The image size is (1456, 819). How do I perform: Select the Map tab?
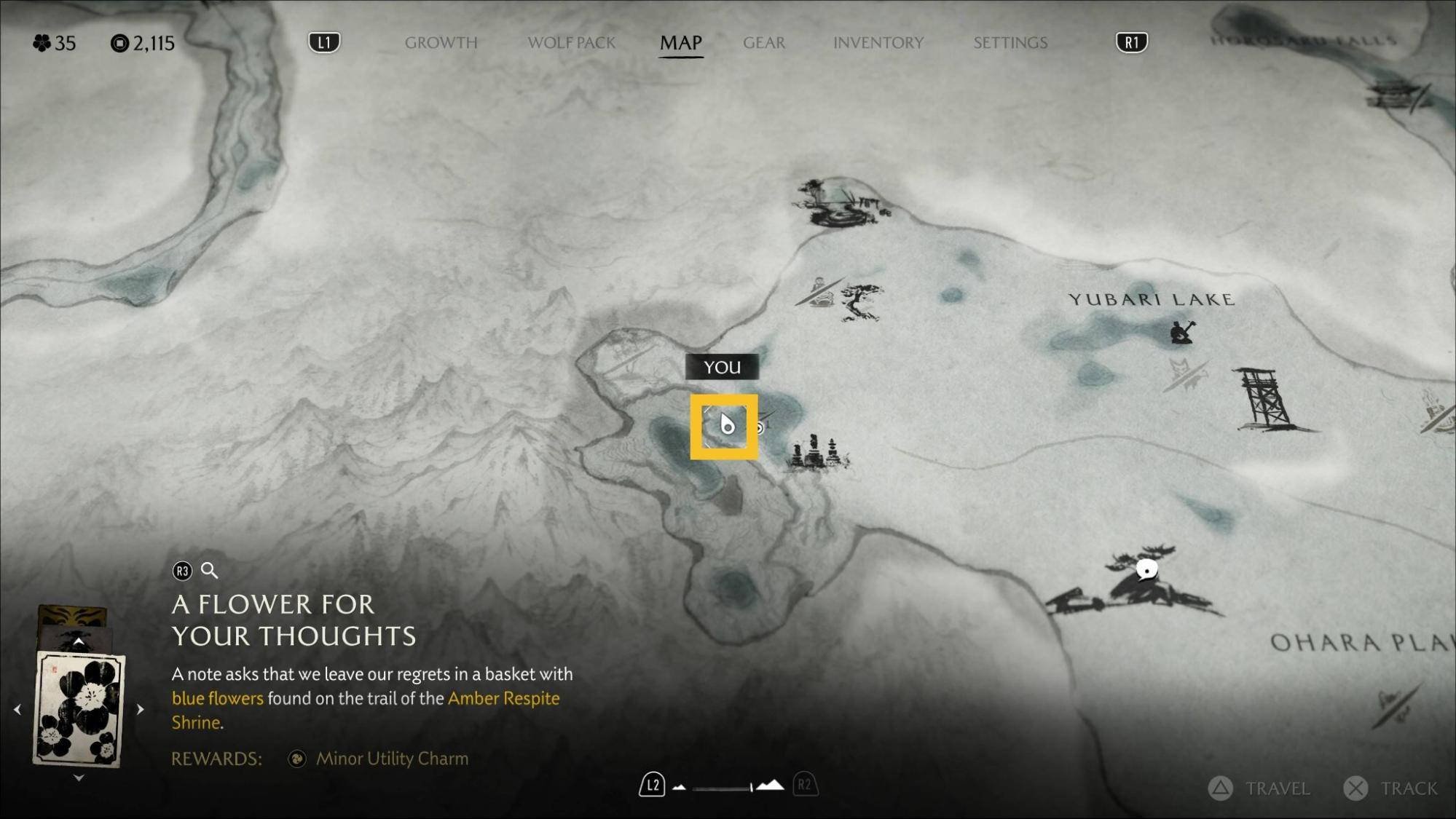pos(680,43)
